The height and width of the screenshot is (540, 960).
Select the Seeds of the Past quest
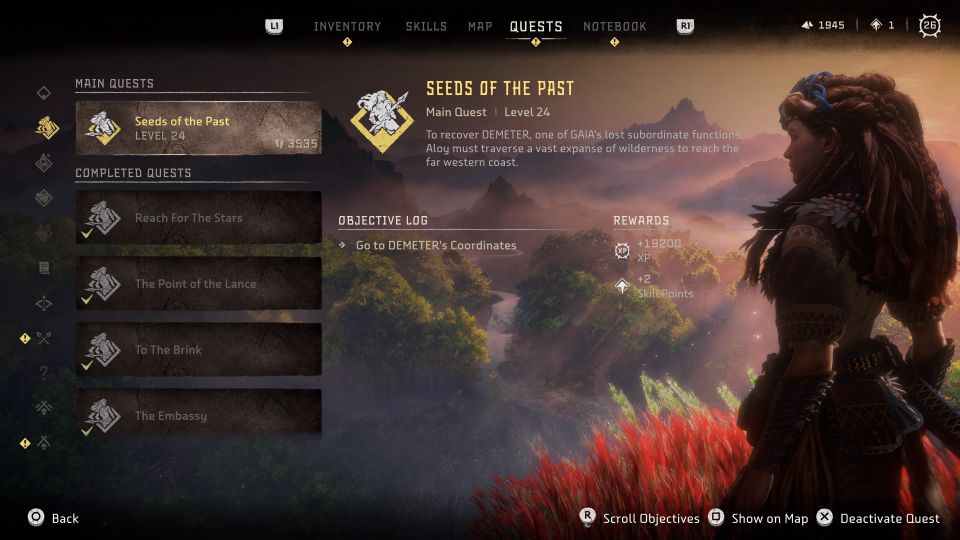198,128
